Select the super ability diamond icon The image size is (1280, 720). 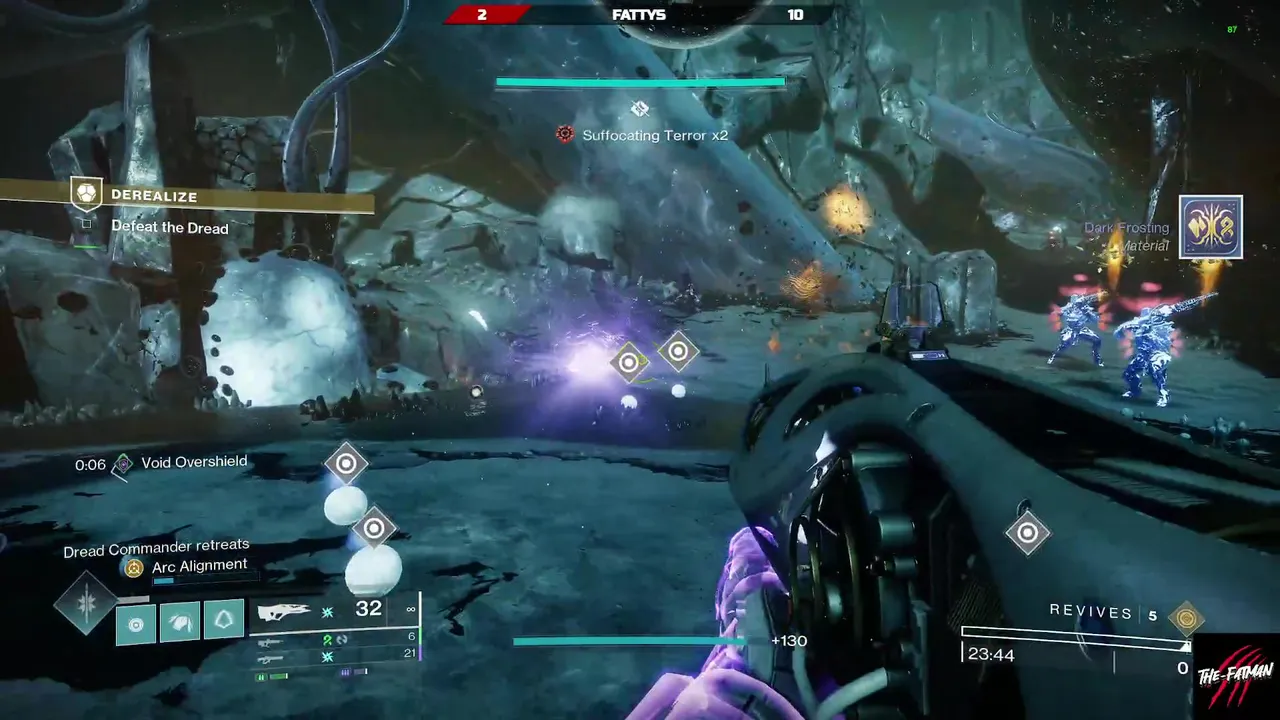[85, 603]
